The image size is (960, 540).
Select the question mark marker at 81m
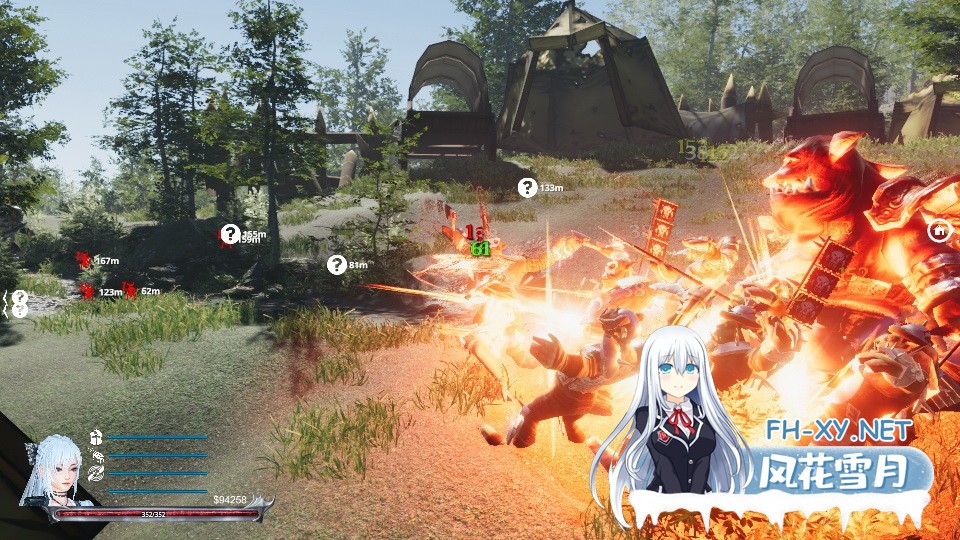click(x=337, y=264)
